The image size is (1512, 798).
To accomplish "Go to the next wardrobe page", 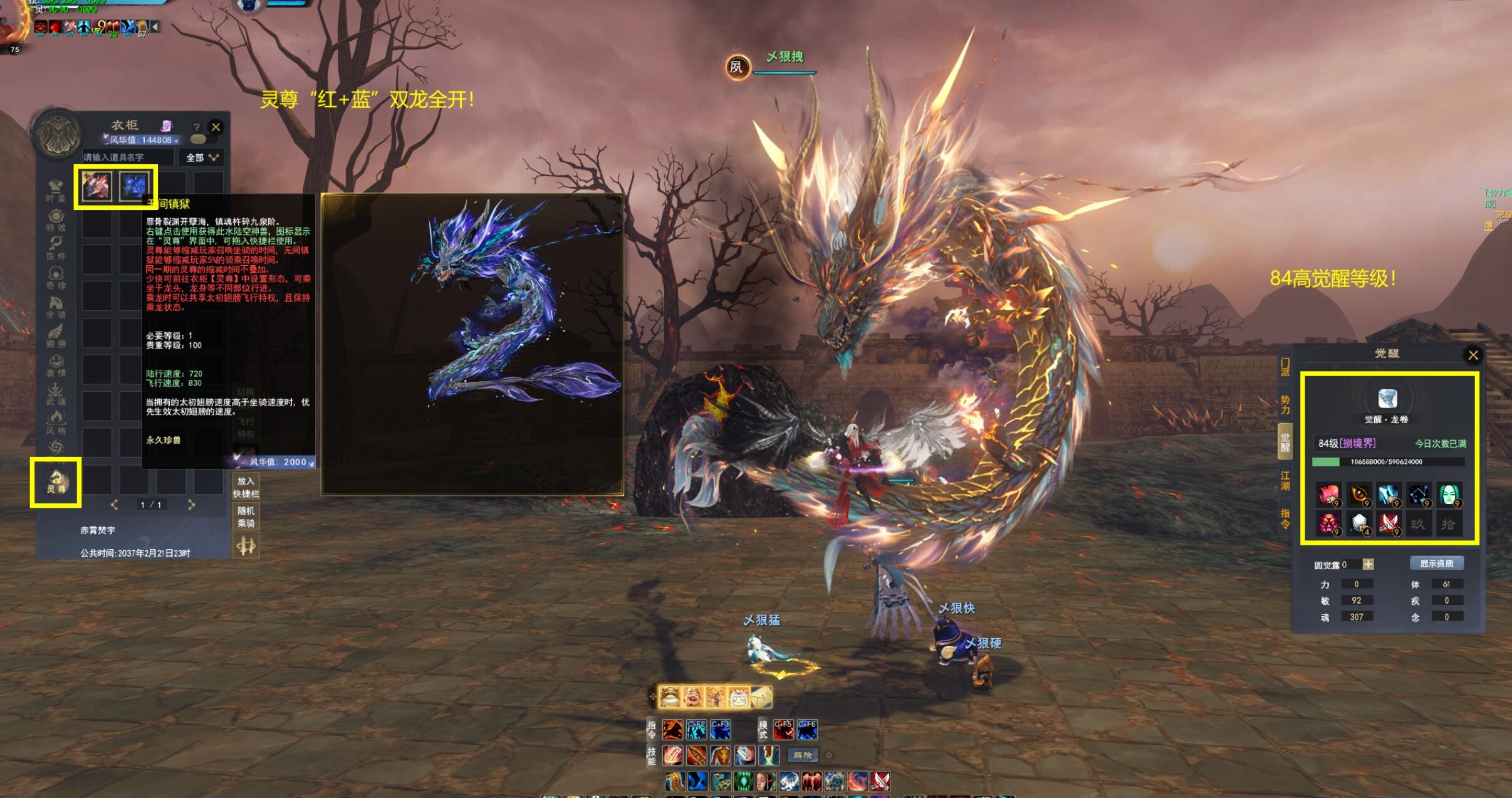I will [x=191, y=505].
